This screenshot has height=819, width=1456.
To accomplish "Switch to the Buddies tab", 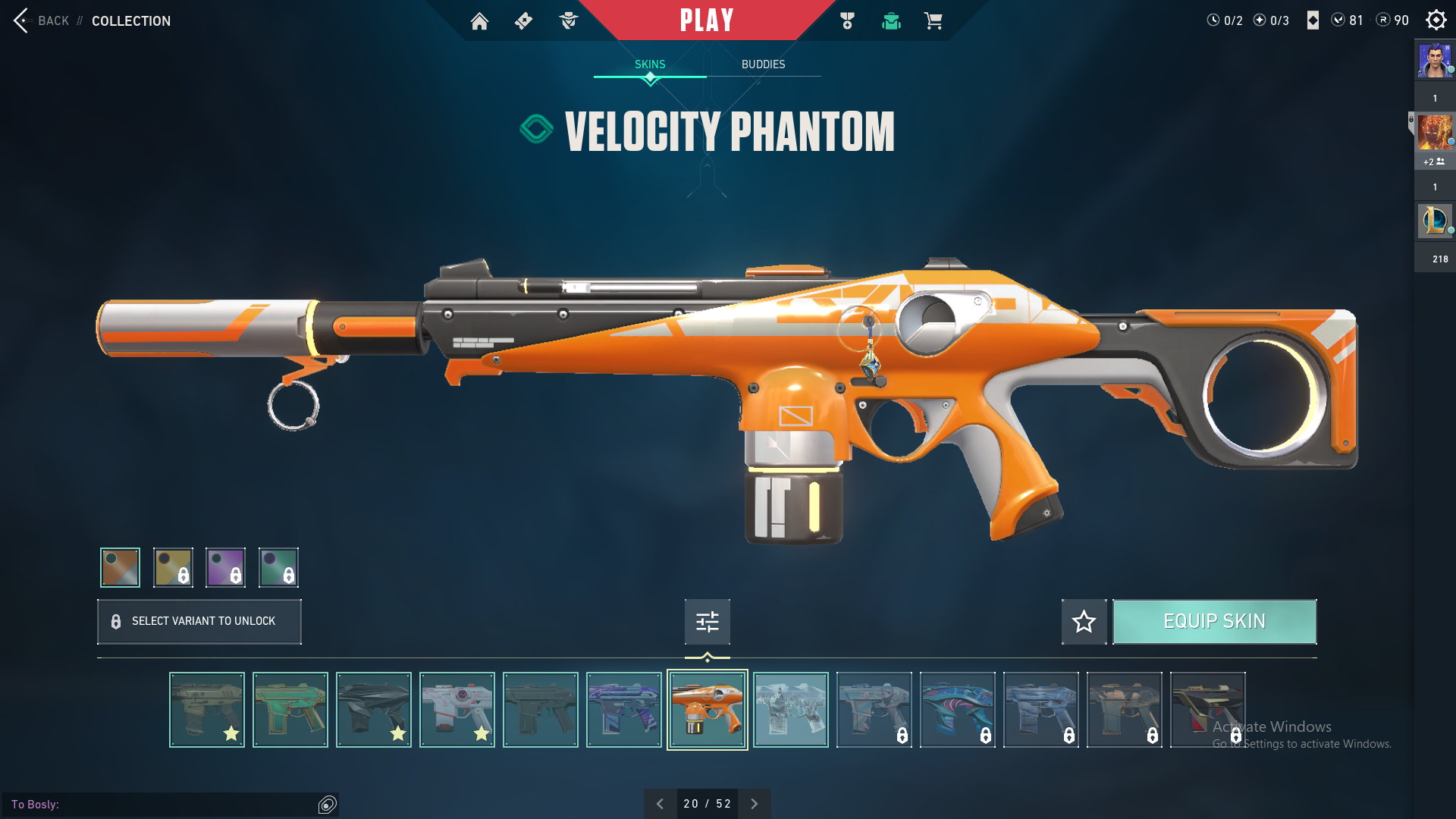I will point(763,64).
